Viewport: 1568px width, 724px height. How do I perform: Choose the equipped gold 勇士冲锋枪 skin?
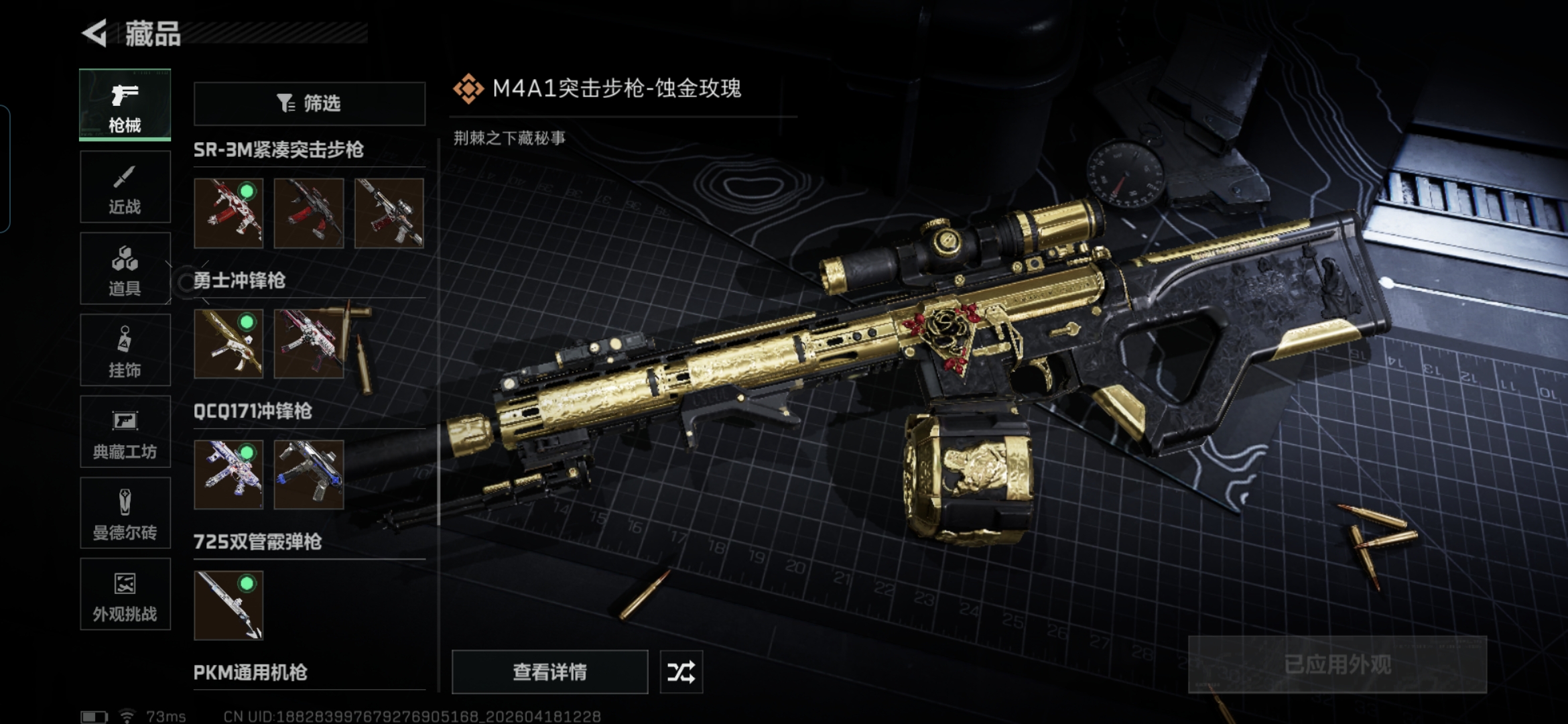click(x=228, y=343)
